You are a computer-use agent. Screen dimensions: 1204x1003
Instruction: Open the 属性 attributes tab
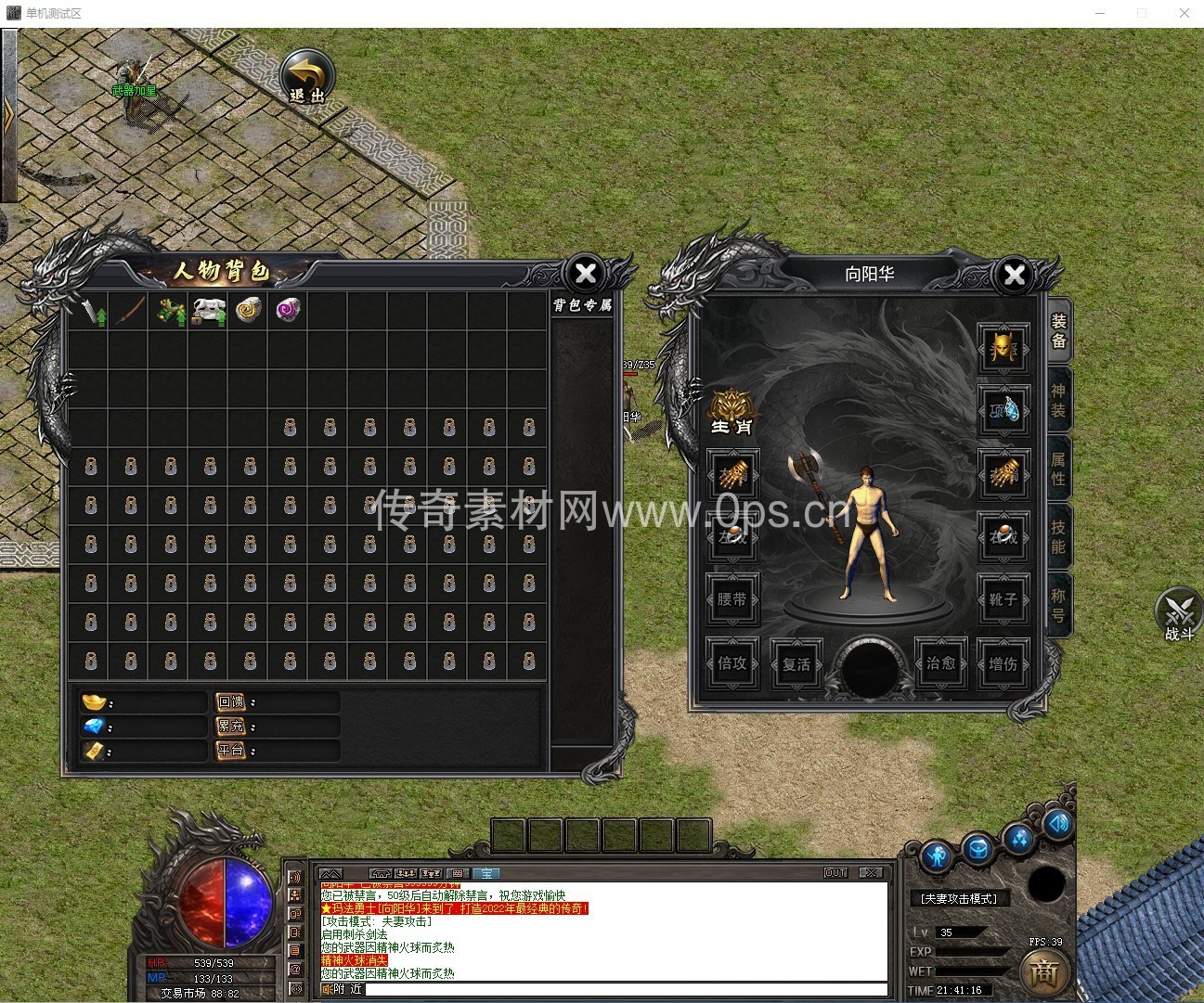[1057, 469]
